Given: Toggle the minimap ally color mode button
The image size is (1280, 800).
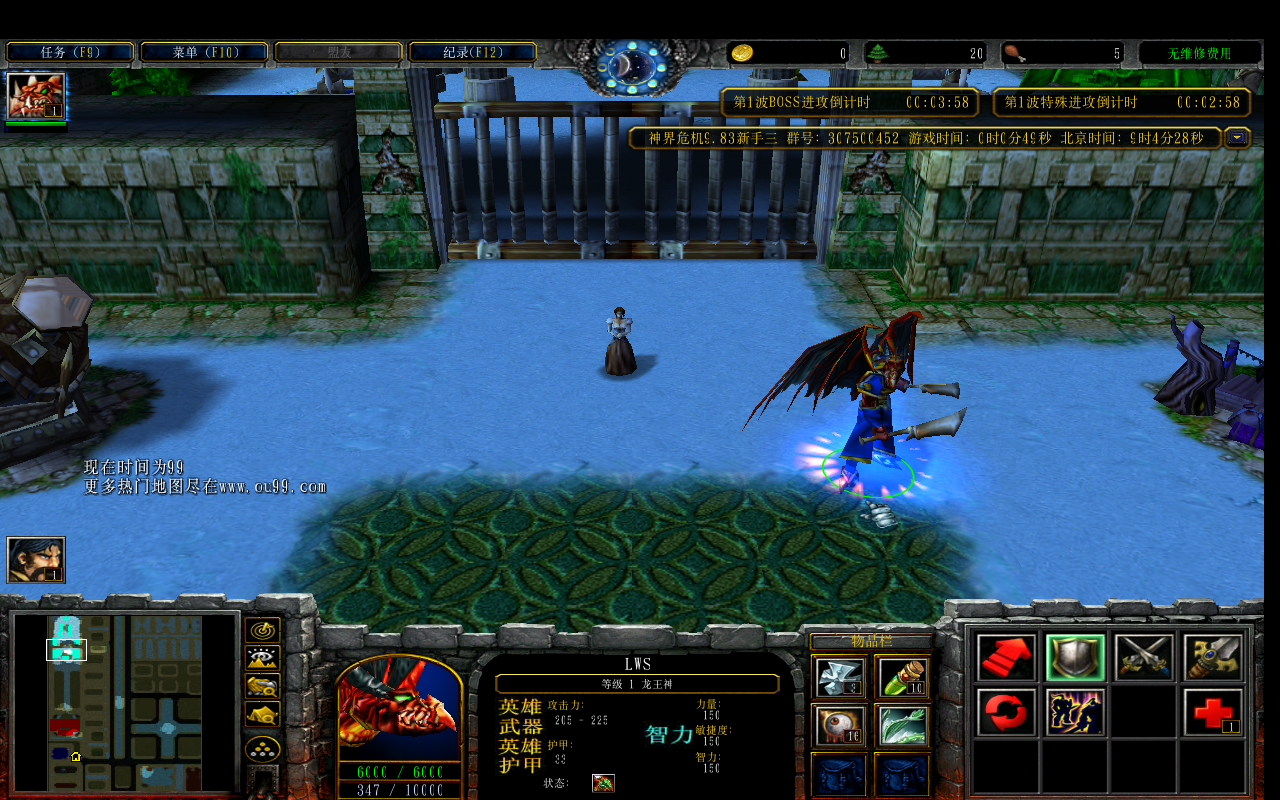Looking at the screenshot, I should click(x=263, y=687).
